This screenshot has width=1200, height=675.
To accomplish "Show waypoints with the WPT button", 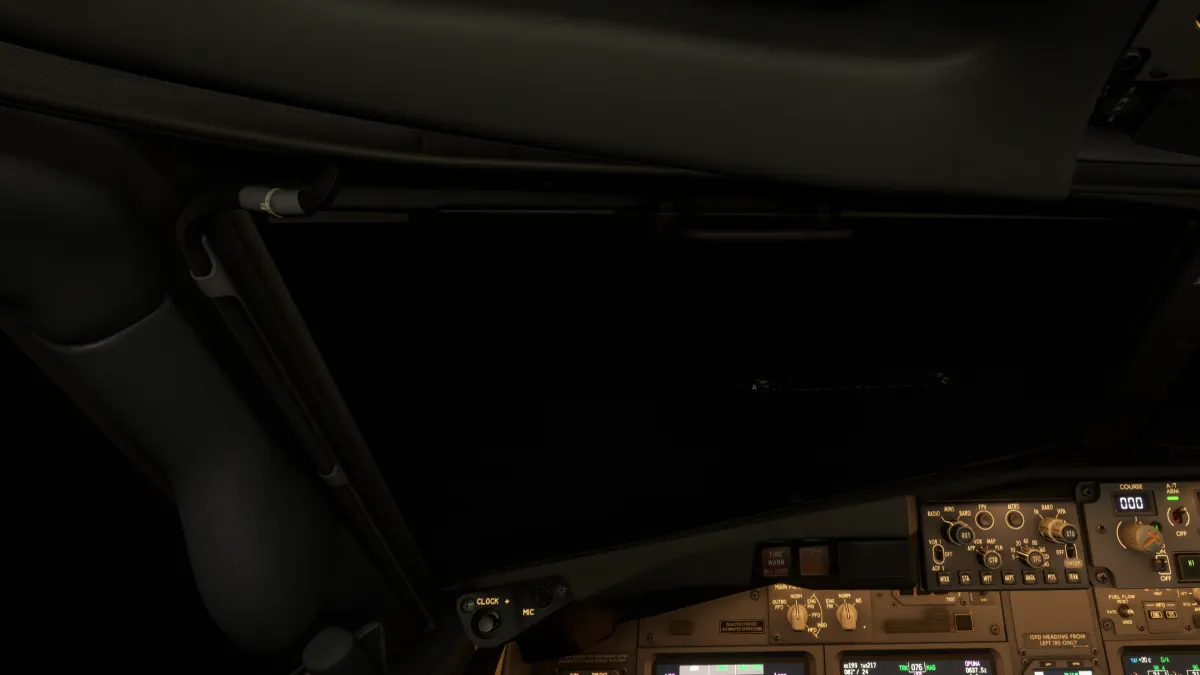I will pos(987,578).
